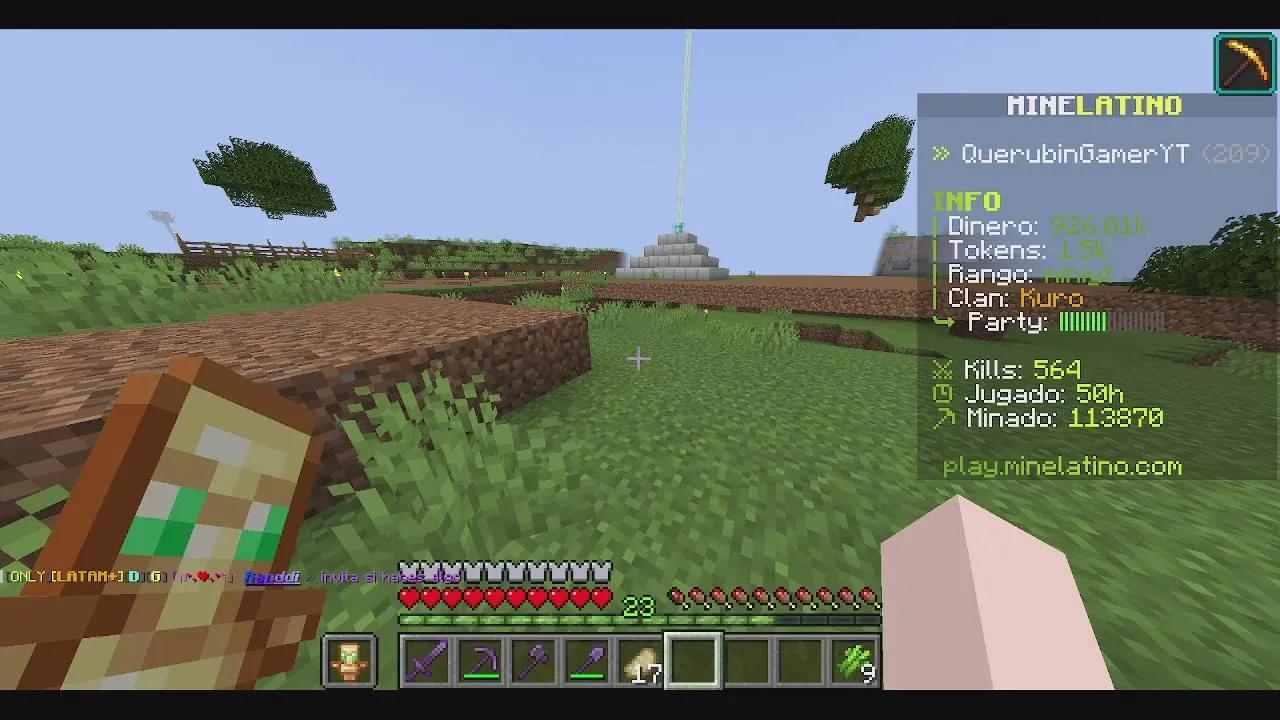The width and height of the screenshot is (1280, 720).
Task: Select the Kuro clan name in the sidebar
Action: (x=1051, y=298)
